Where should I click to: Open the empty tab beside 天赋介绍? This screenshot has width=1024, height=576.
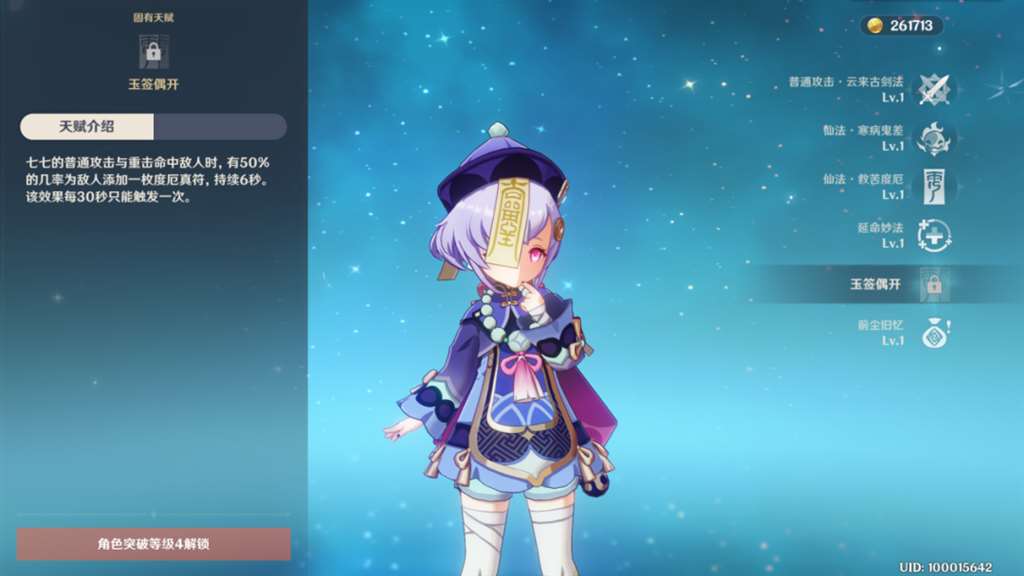point(219,126)
